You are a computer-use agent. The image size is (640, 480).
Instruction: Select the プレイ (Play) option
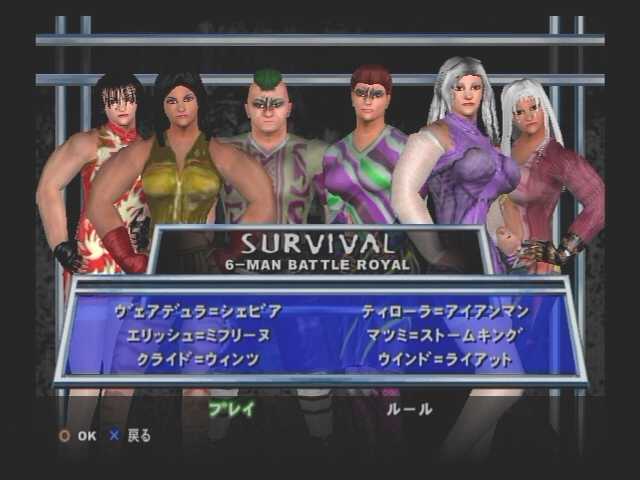[x=232, y=408]
